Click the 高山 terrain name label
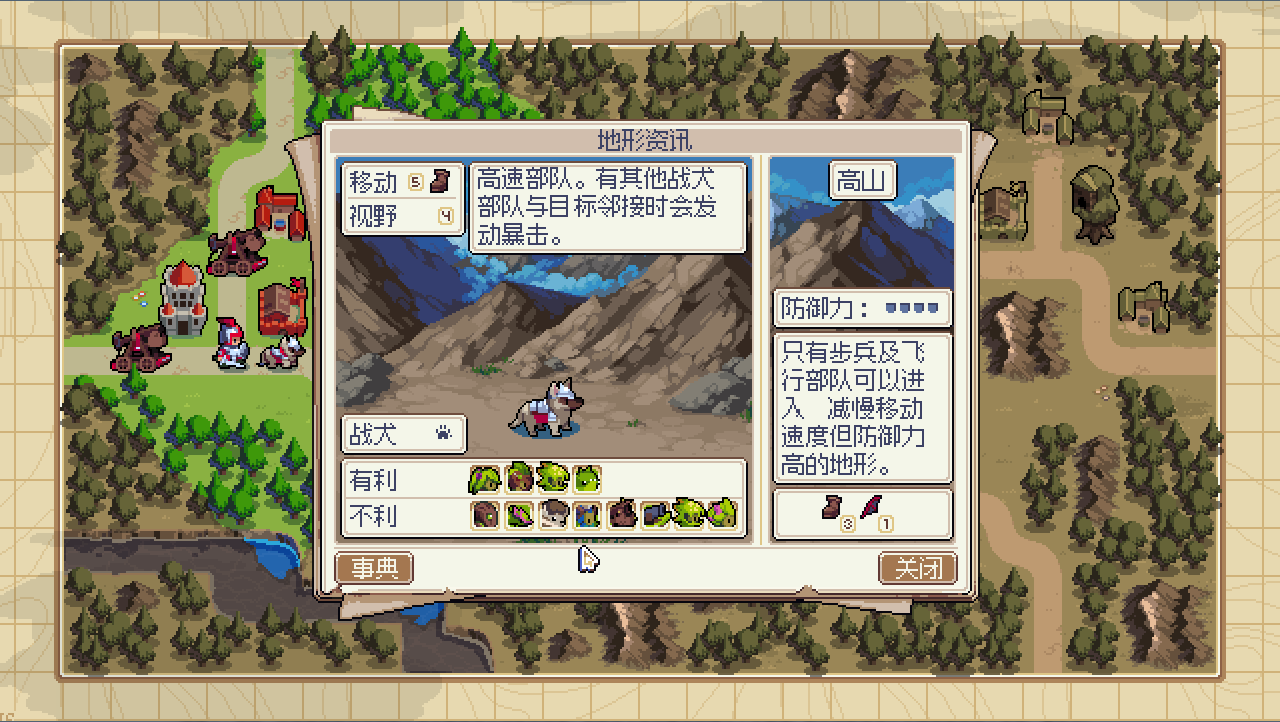1280x722 pixels. pyautogui.click(x=862, y=181)
